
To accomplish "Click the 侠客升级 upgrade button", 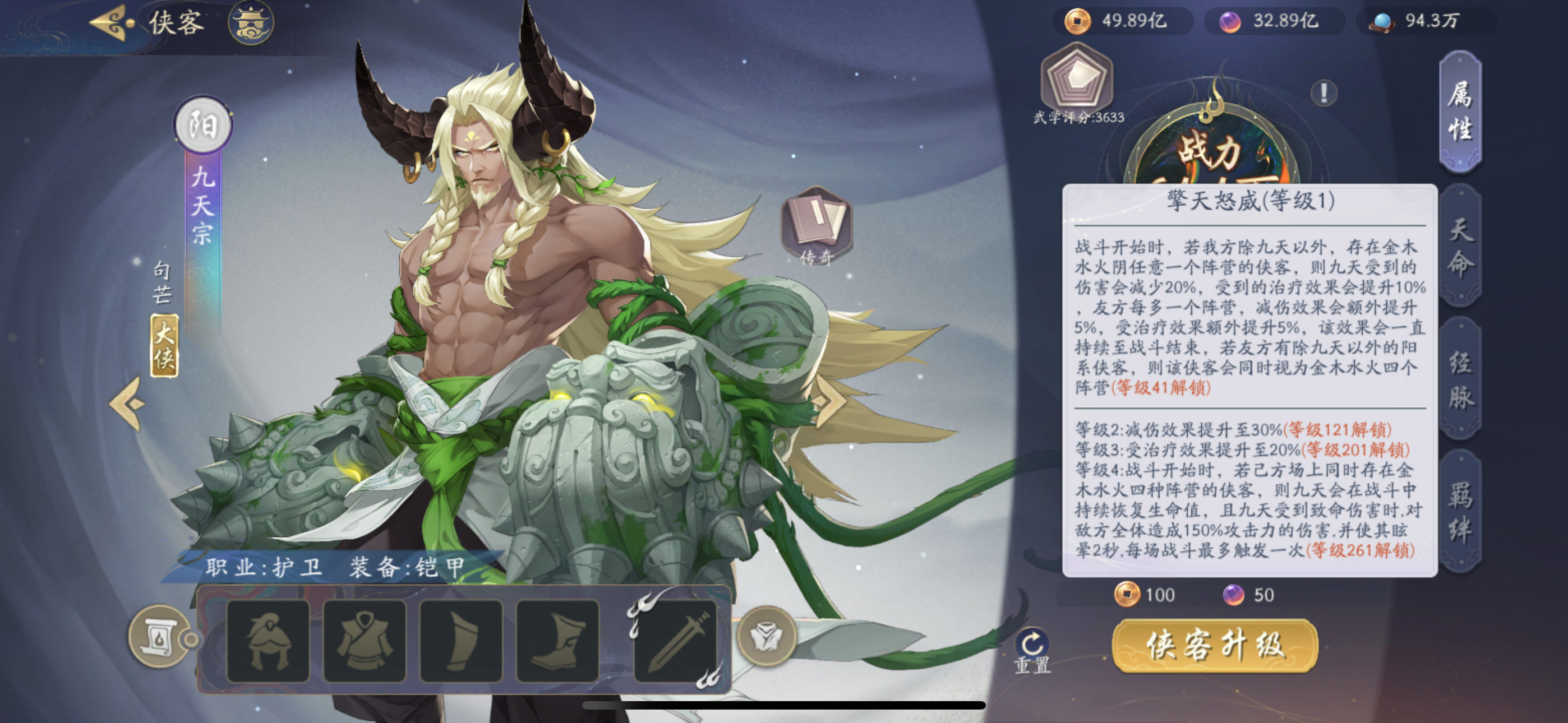I will (1215, 646).
